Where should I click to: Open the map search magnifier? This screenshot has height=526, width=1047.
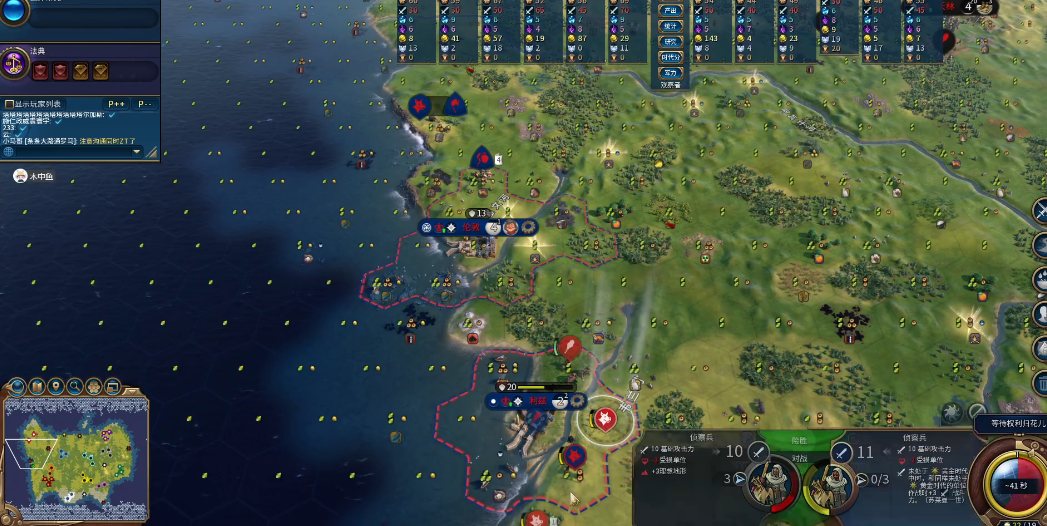coord(74,386)
